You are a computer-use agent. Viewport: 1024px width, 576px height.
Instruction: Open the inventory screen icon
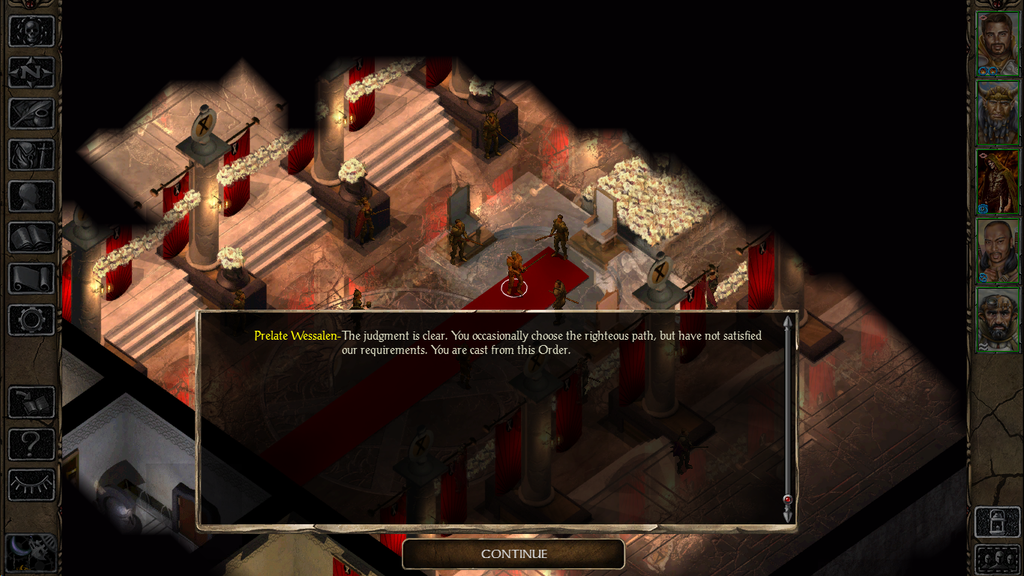[x=30, y=155]
